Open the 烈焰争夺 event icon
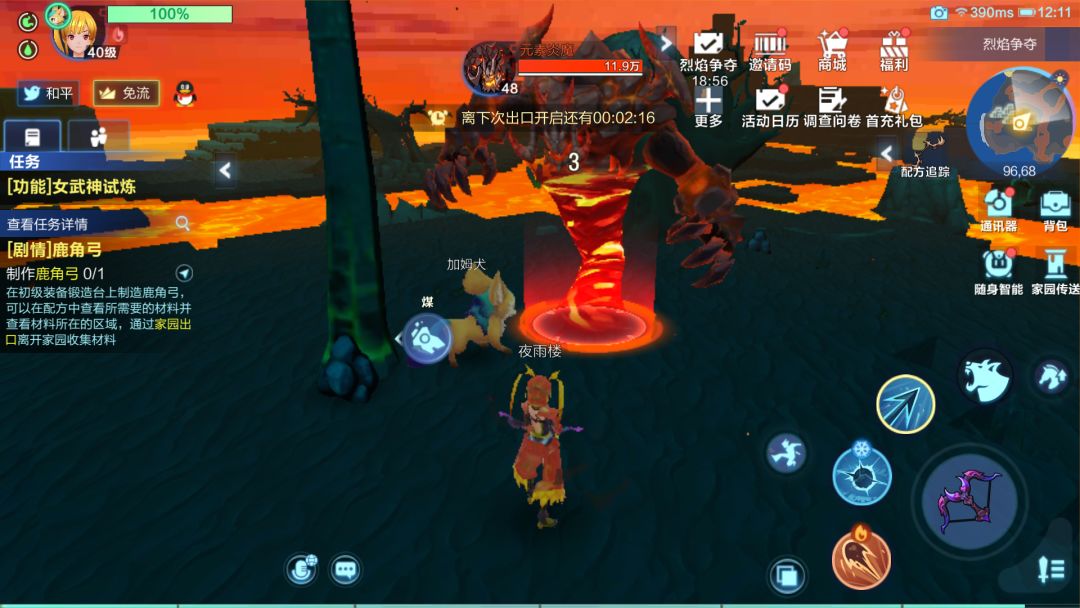This screenshot has height=608, width=1080. coord(708,50)
